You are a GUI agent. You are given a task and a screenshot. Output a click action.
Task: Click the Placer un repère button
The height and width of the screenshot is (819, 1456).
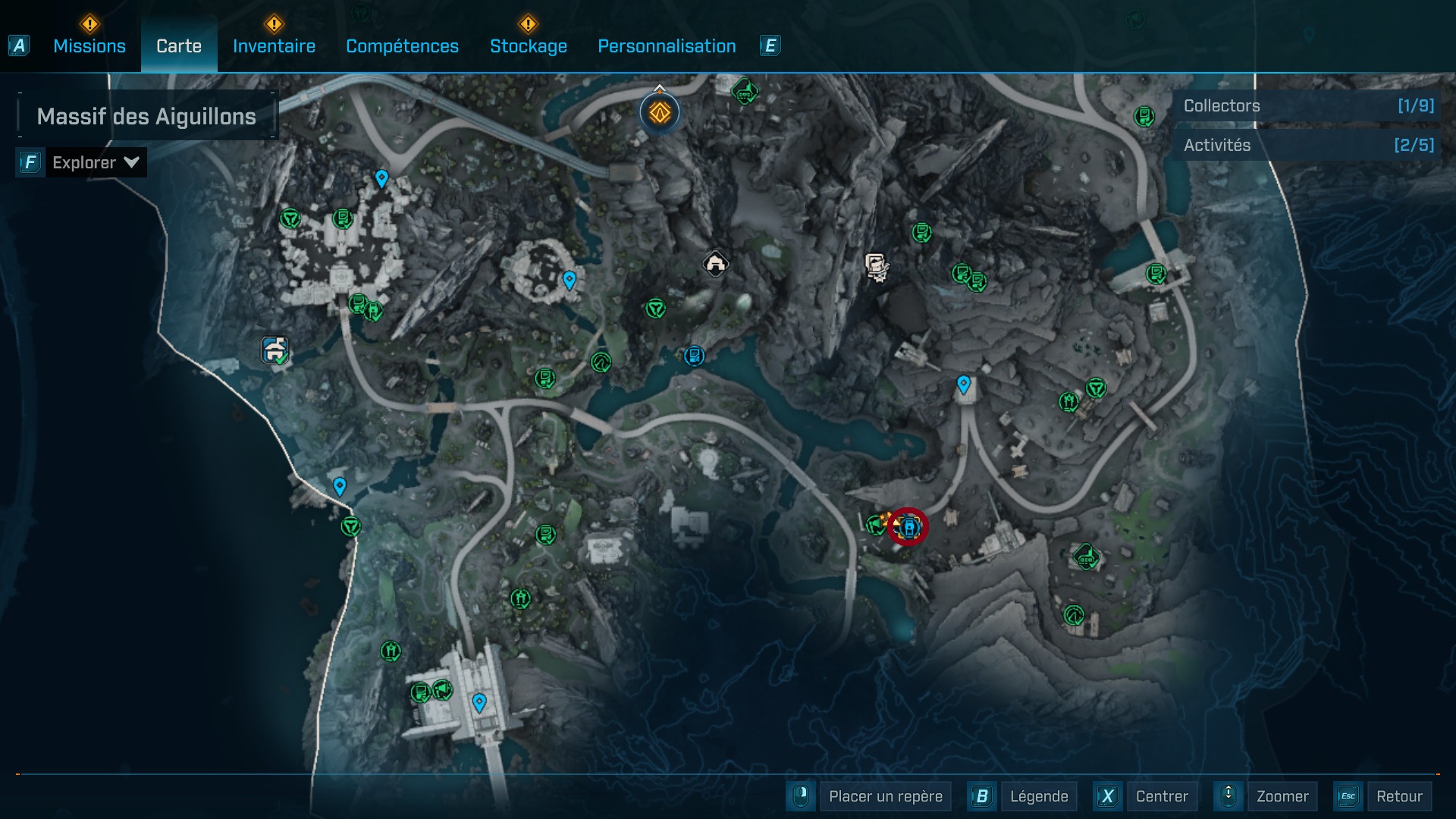pos(885,796)
